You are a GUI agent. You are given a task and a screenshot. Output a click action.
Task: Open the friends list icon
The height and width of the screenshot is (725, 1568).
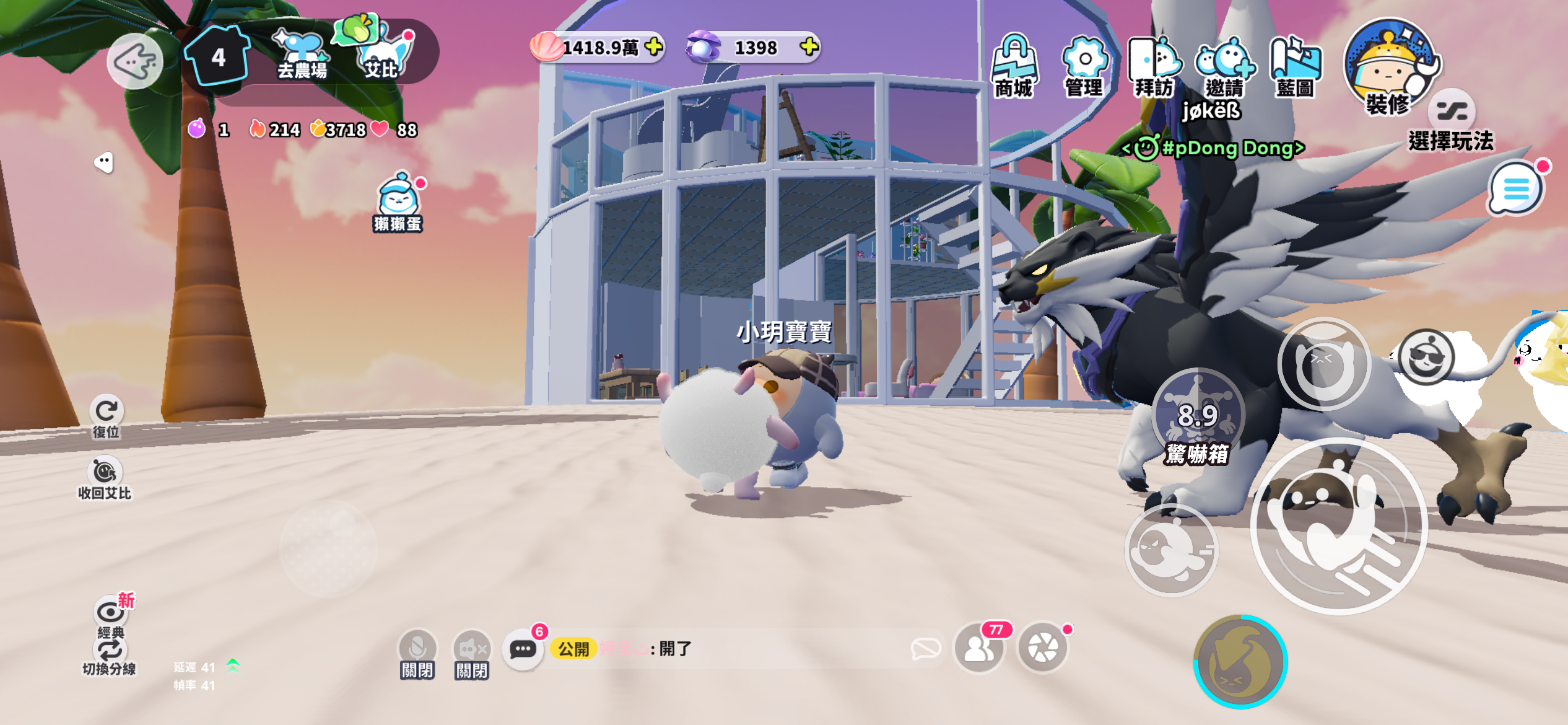point(979,649)
